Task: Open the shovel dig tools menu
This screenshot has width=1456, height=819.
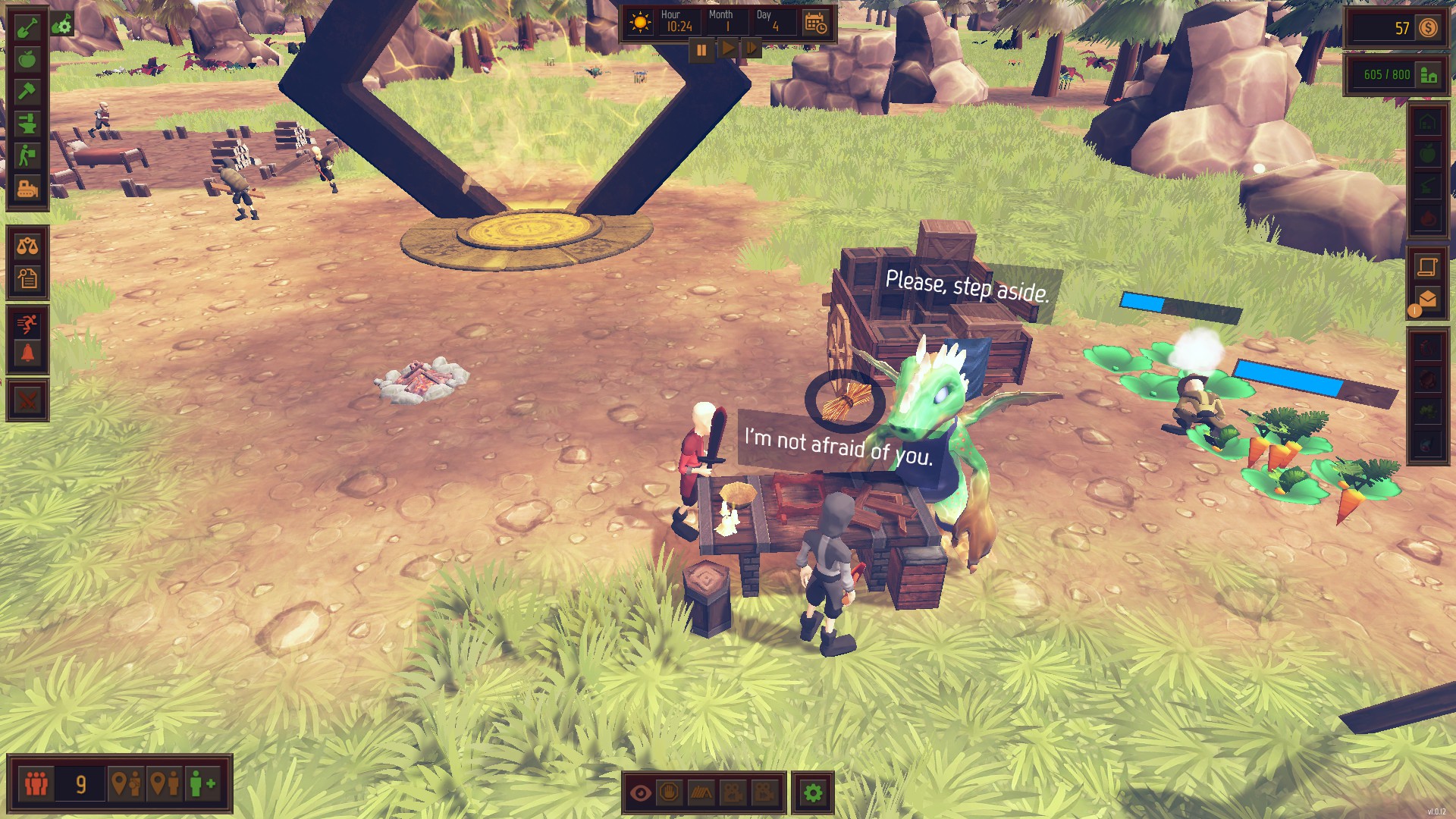Action: click(x=27, y=28)
